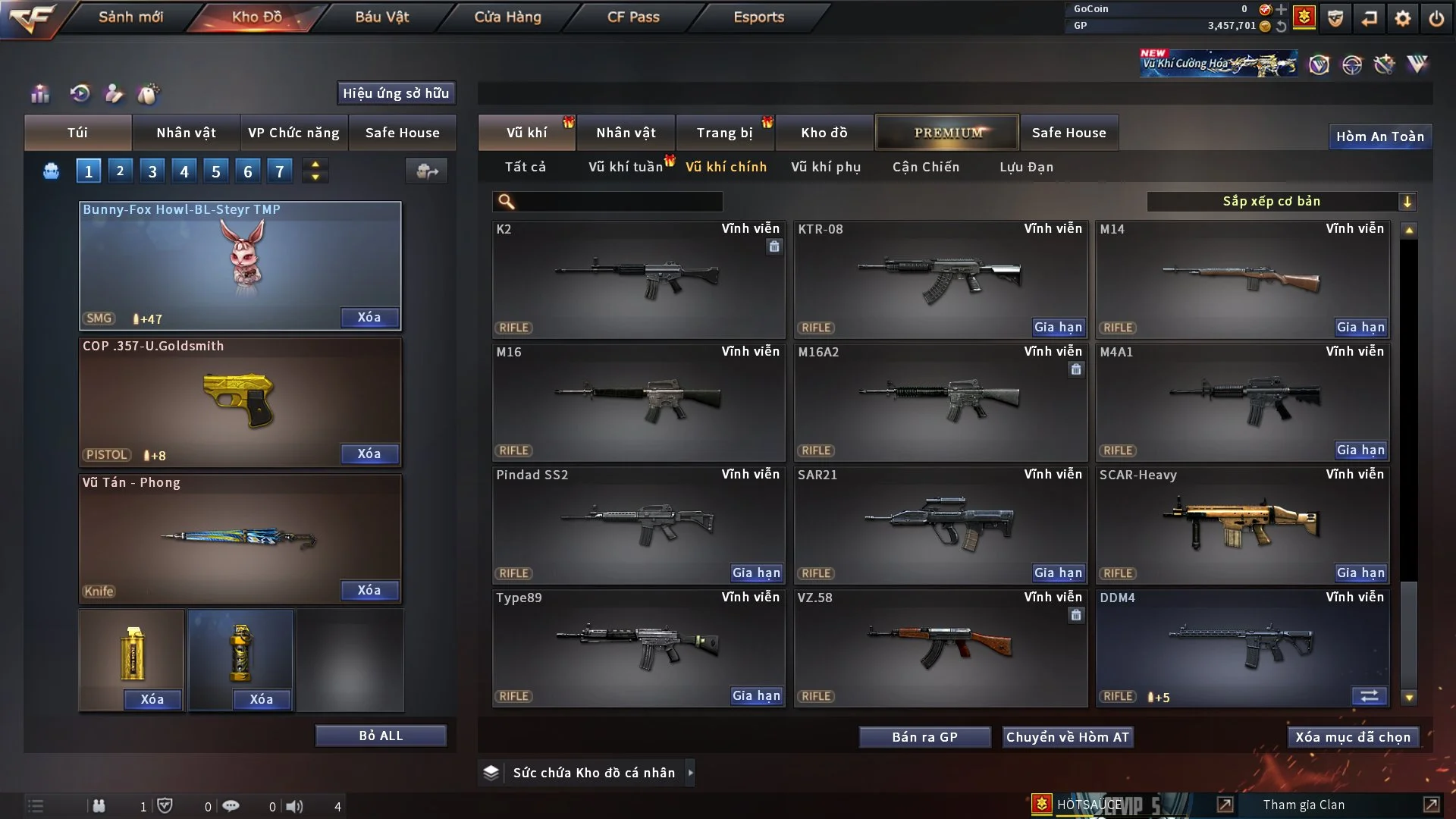Open the Esports menu

758,17
